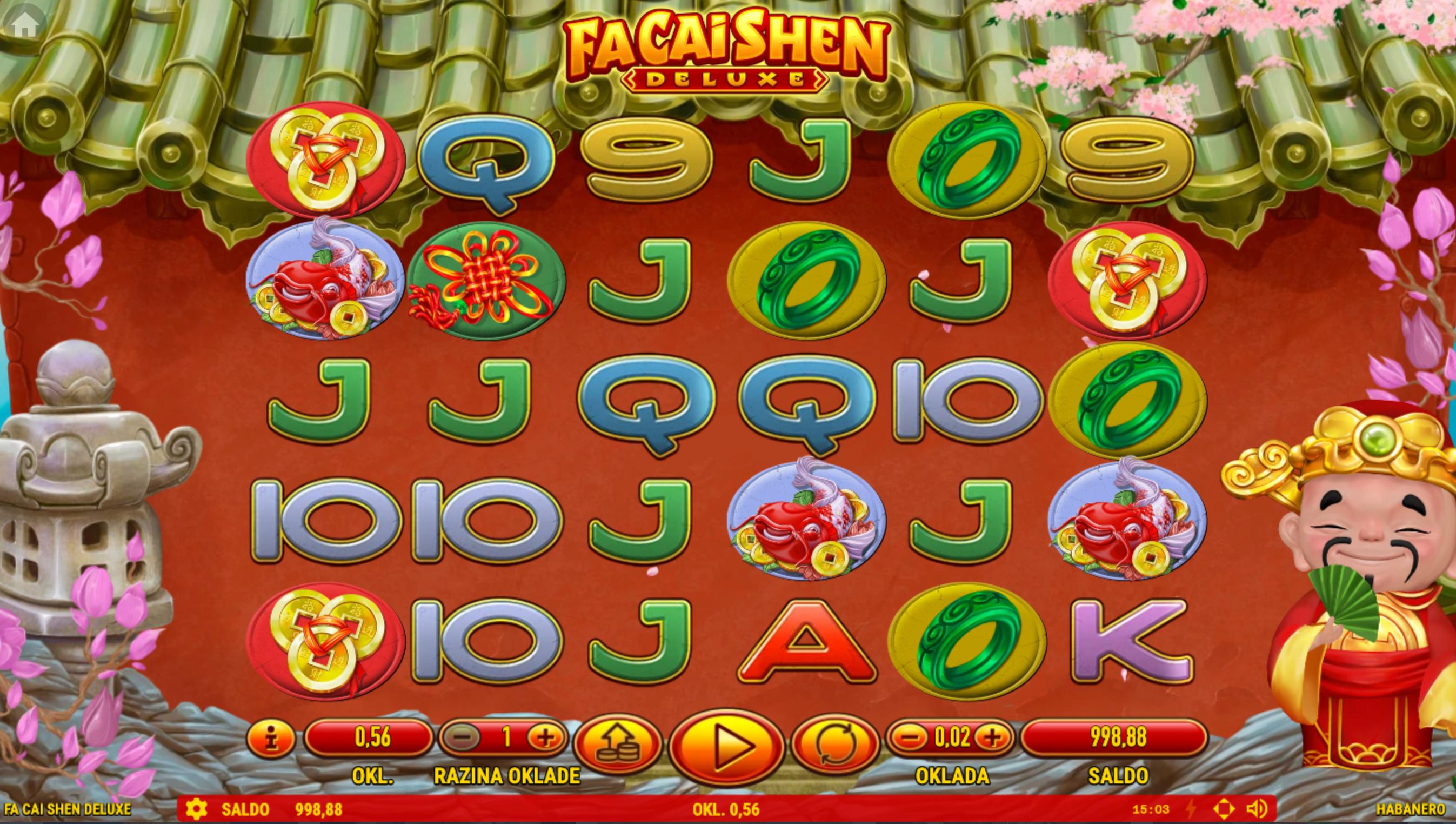1456x824 pixels.
Task: Lower the coin value (Oklada) with minus
Action: 910,737
